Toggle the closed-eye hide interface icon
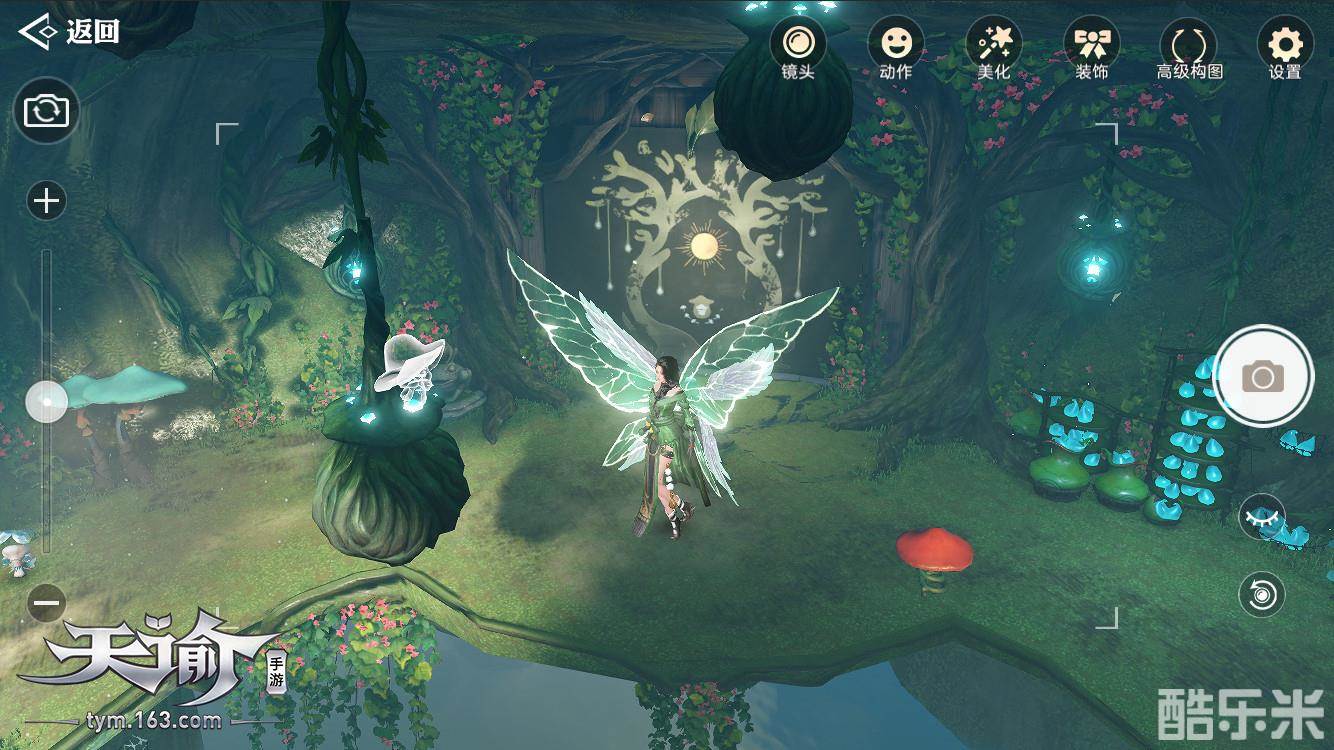This screenshot has height=750, width=1334. click(x=1262, y=518)
